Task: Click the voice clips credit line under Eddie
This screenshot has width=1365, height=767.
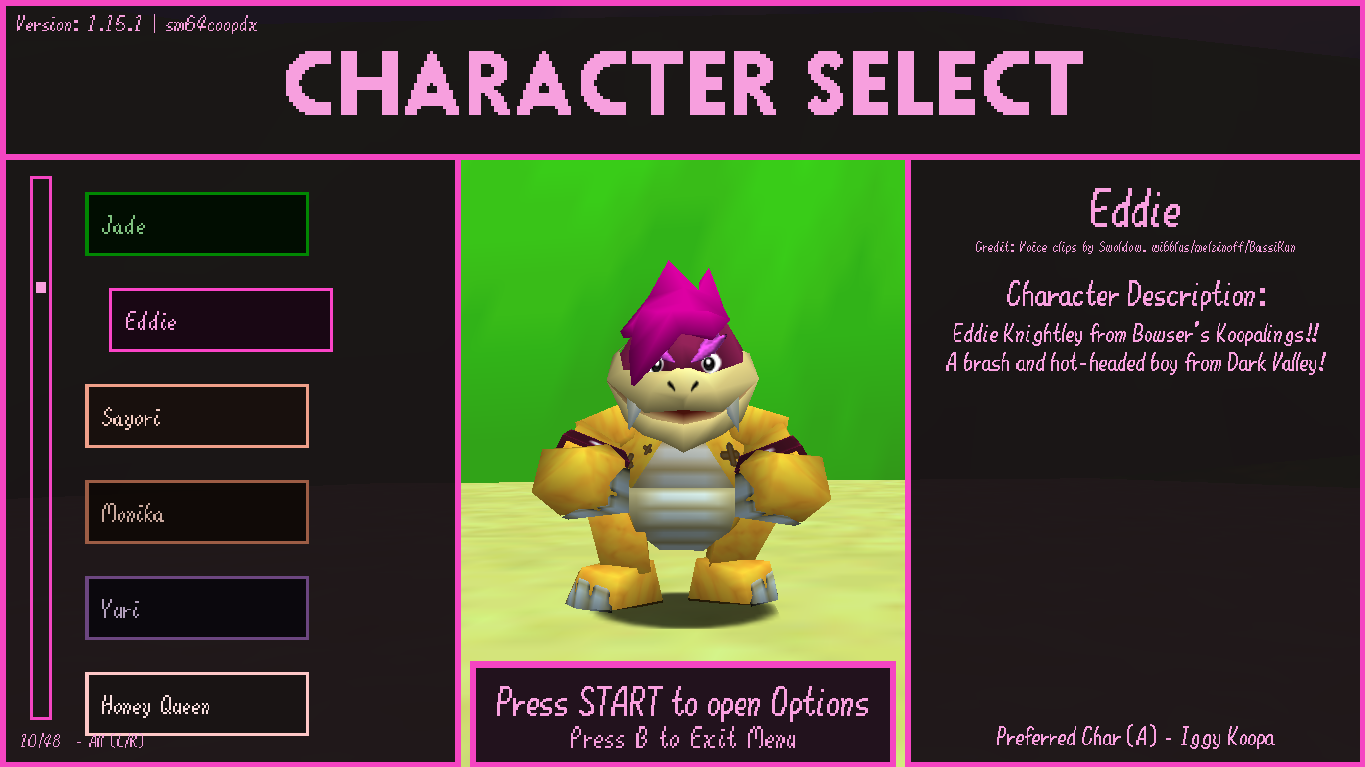Action: 1135,247
